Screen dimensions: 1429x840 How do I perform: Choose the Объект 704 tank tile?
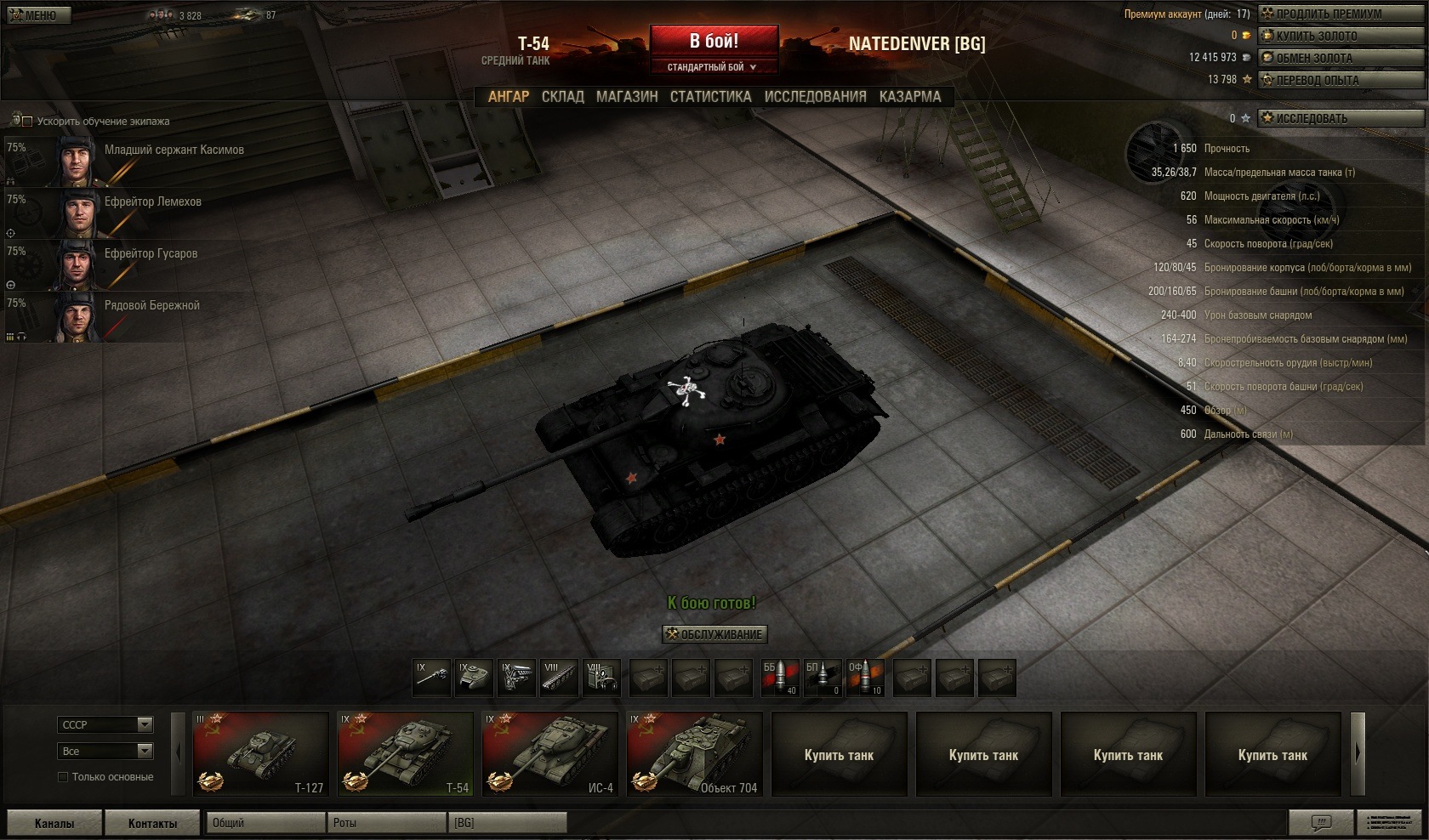pyautogui.click(x=694, y=754)
